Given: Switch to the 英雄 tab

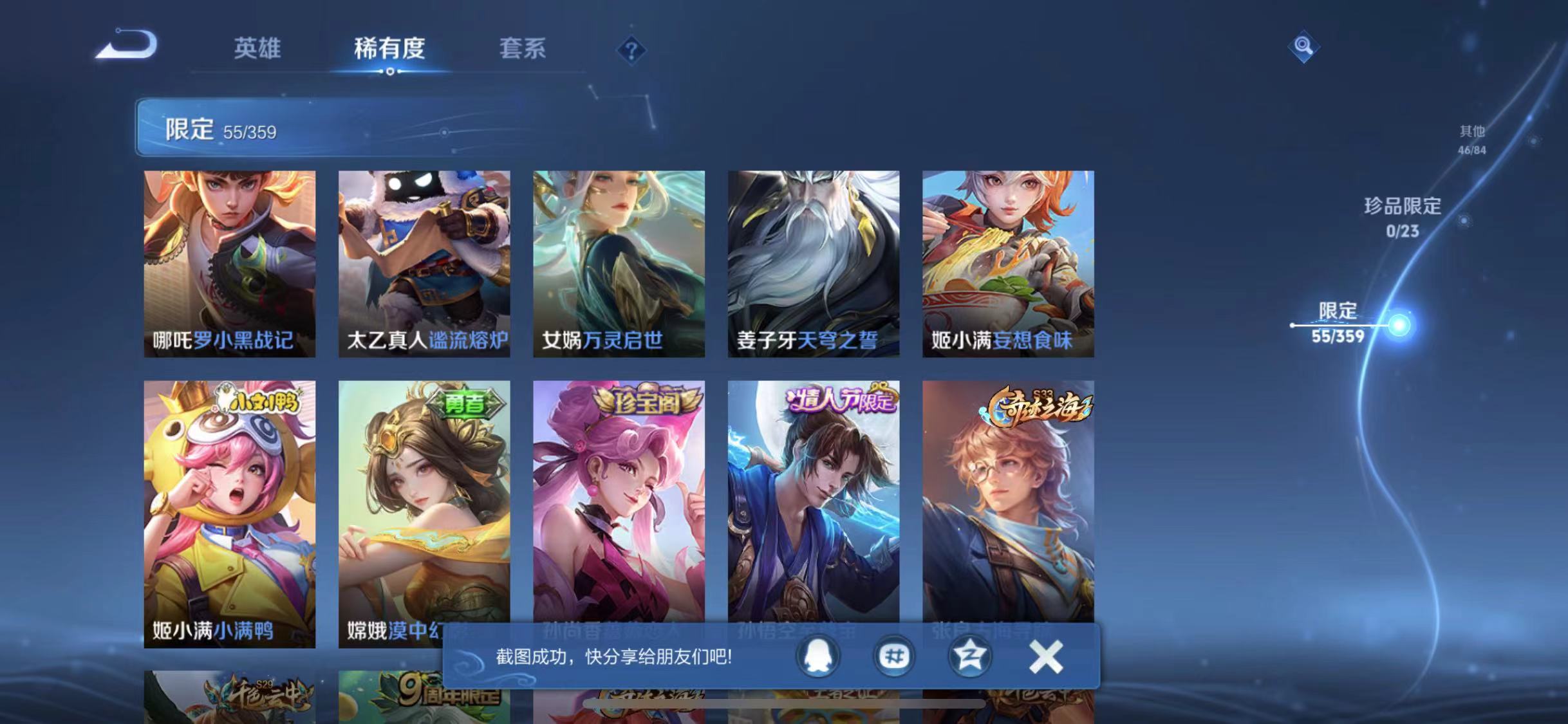Looking at the screenshot, I should point(257,50).
